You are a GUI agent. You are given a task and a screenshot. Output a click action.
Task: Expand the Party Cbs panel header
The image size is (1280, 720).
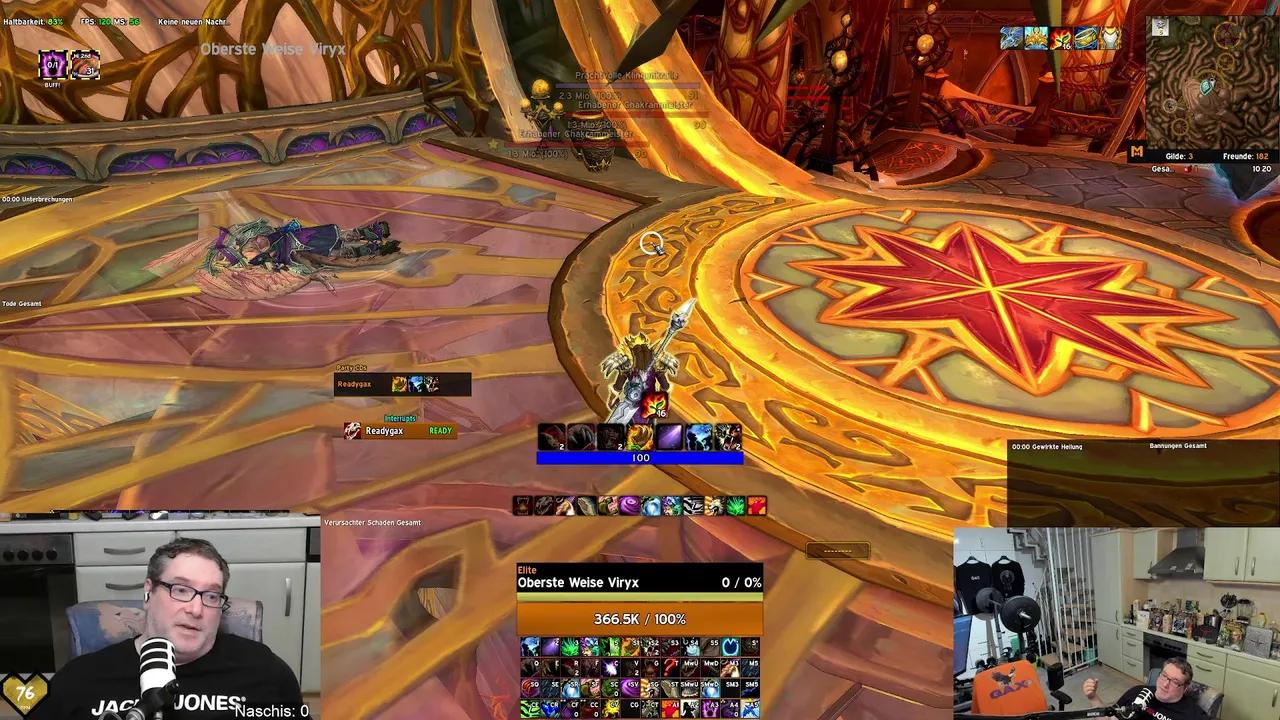pos(353,368)
